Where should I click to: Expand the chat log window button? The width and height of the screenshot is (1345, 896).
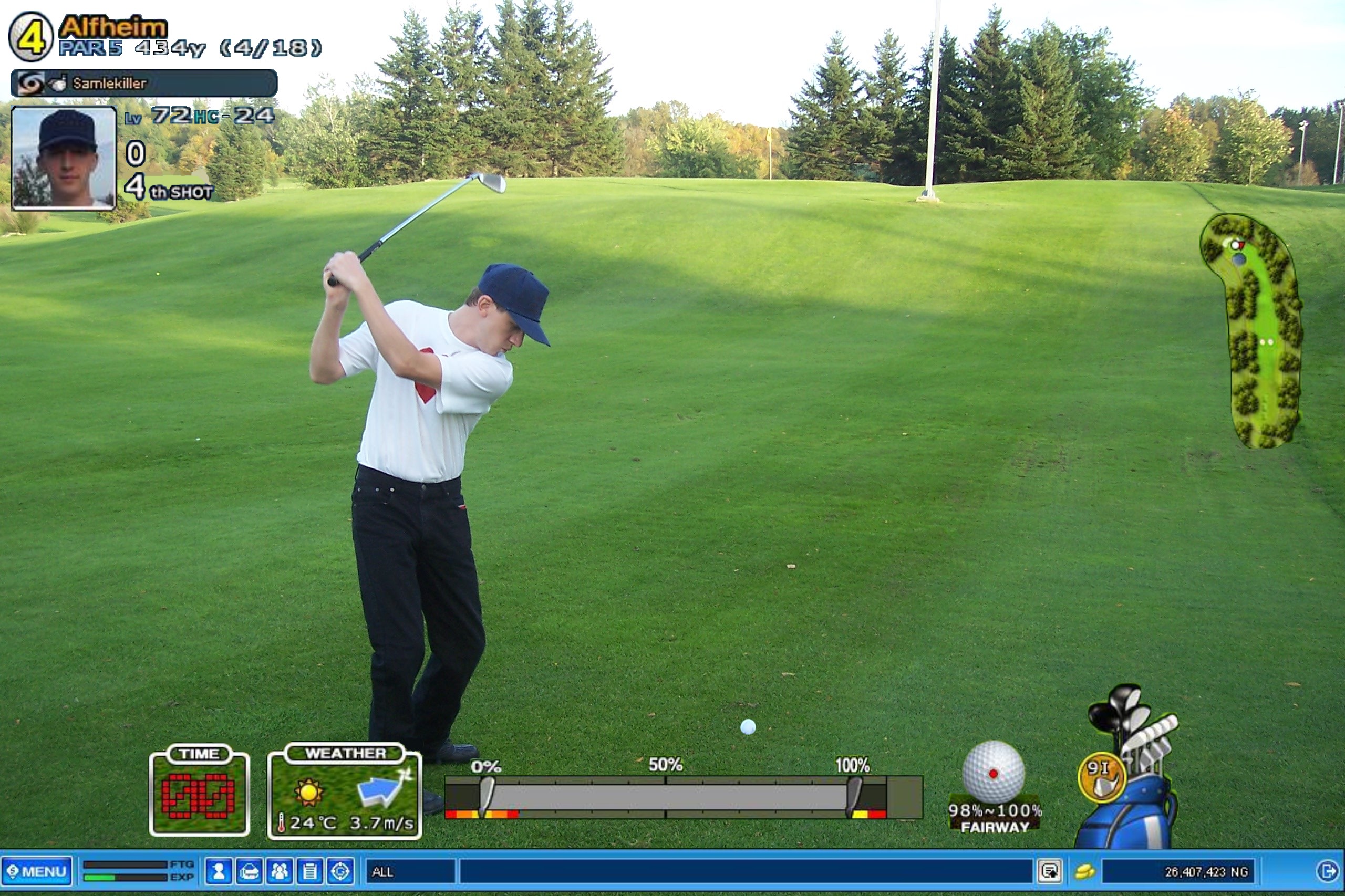[1050, 871]
